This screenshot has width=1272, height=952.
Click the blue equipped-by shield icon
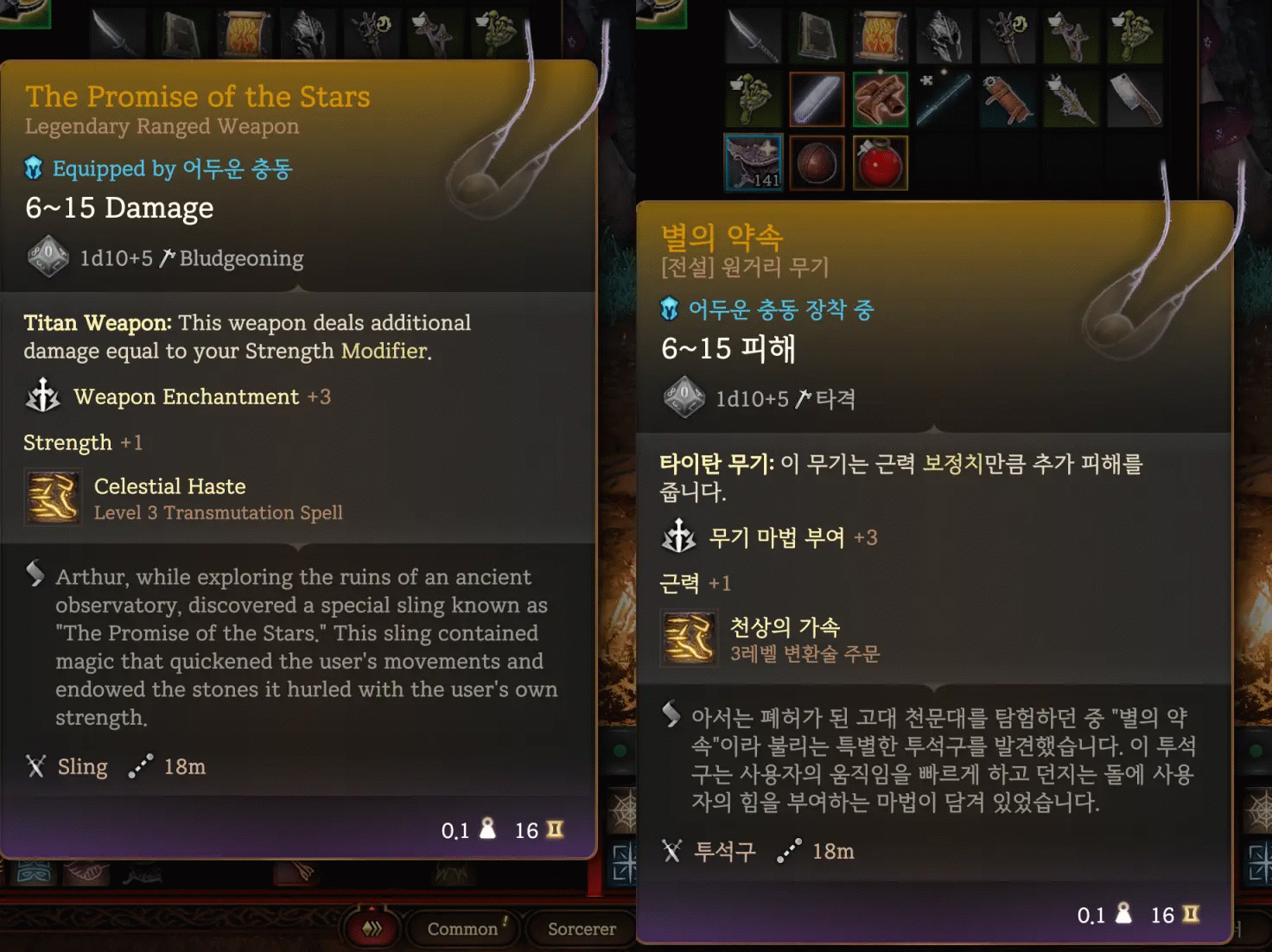pos(33,168)
